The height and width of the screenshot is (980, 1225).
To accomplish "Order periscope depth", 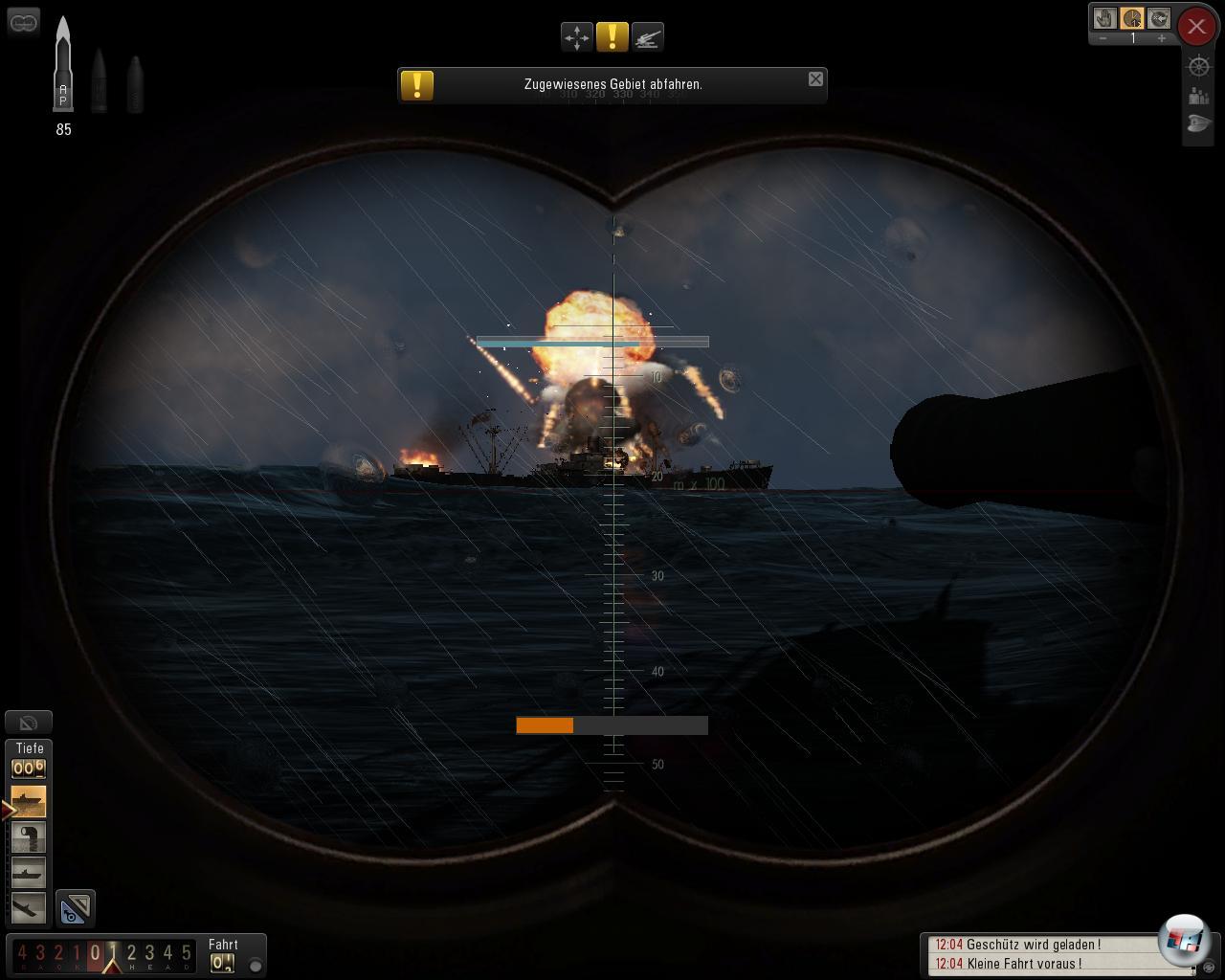I will tap(29, 837).
